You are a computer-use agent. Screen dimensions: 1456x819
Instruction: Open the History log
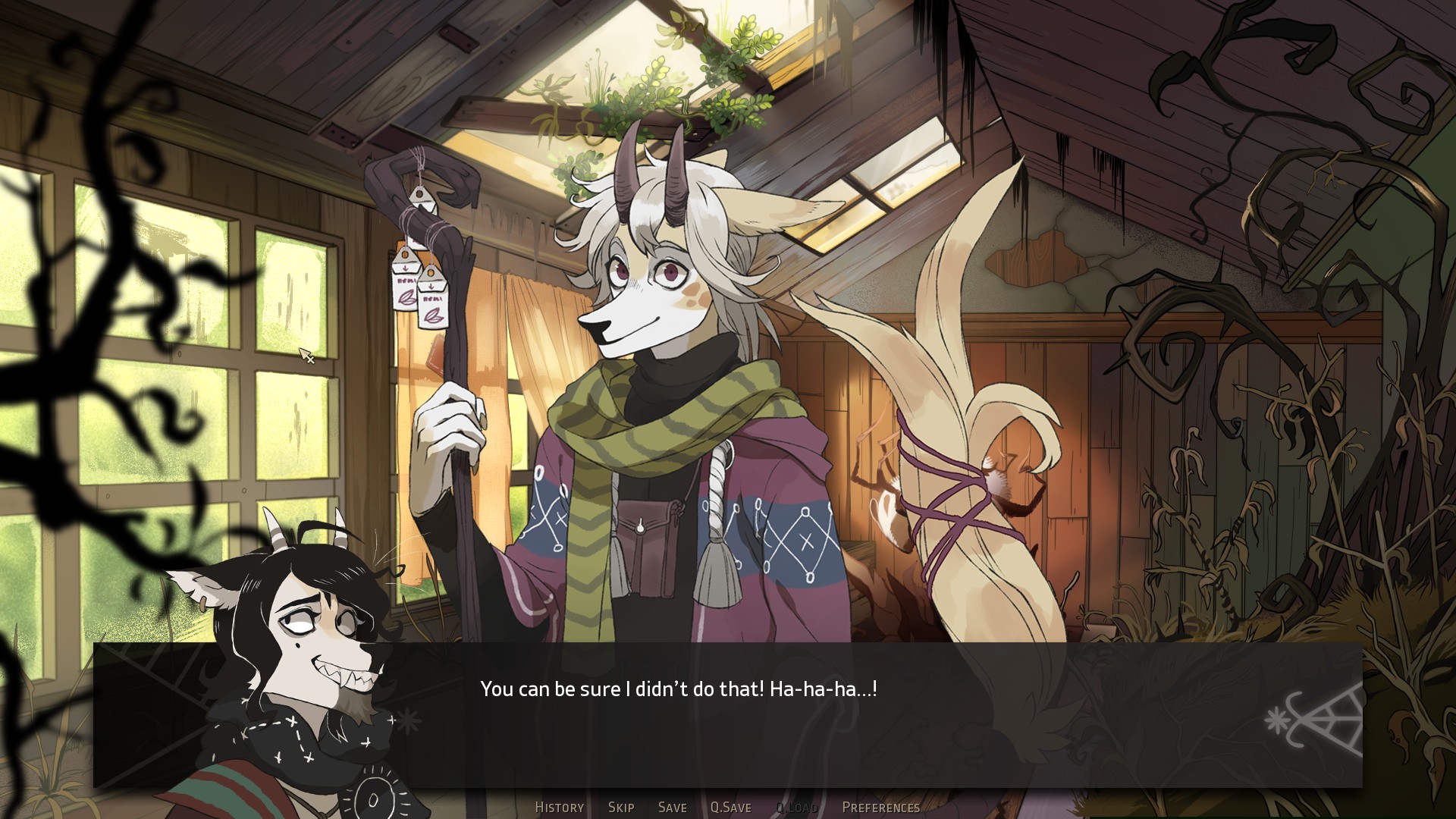[x=559, y=808]
